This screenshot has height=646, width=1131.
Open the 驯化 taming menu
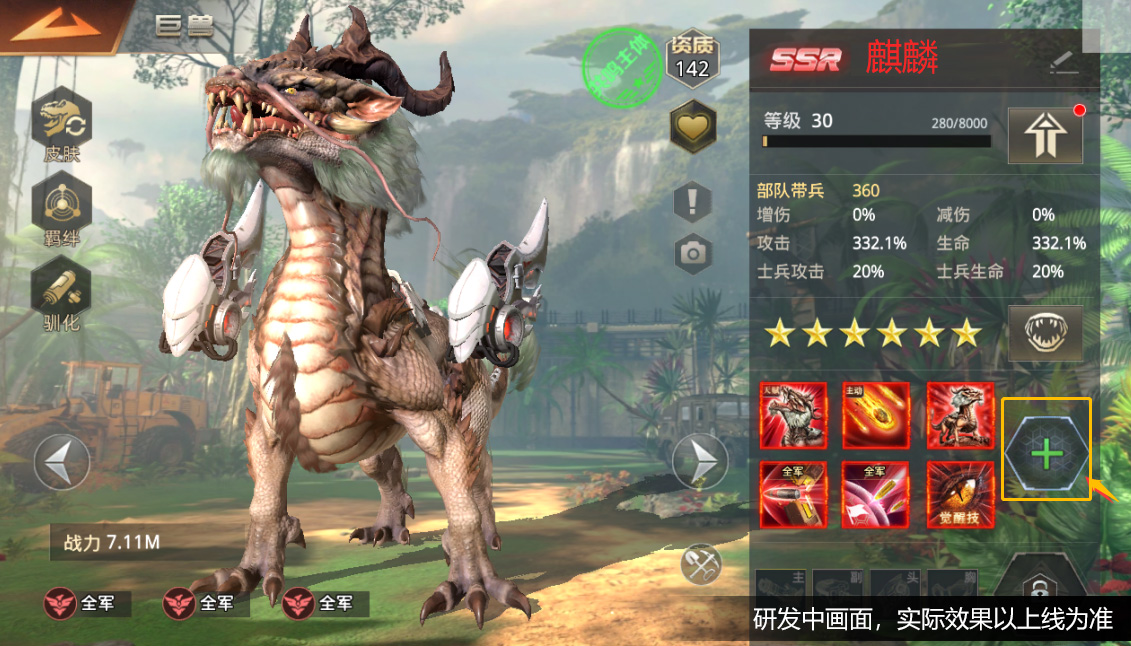coord(61,294)
